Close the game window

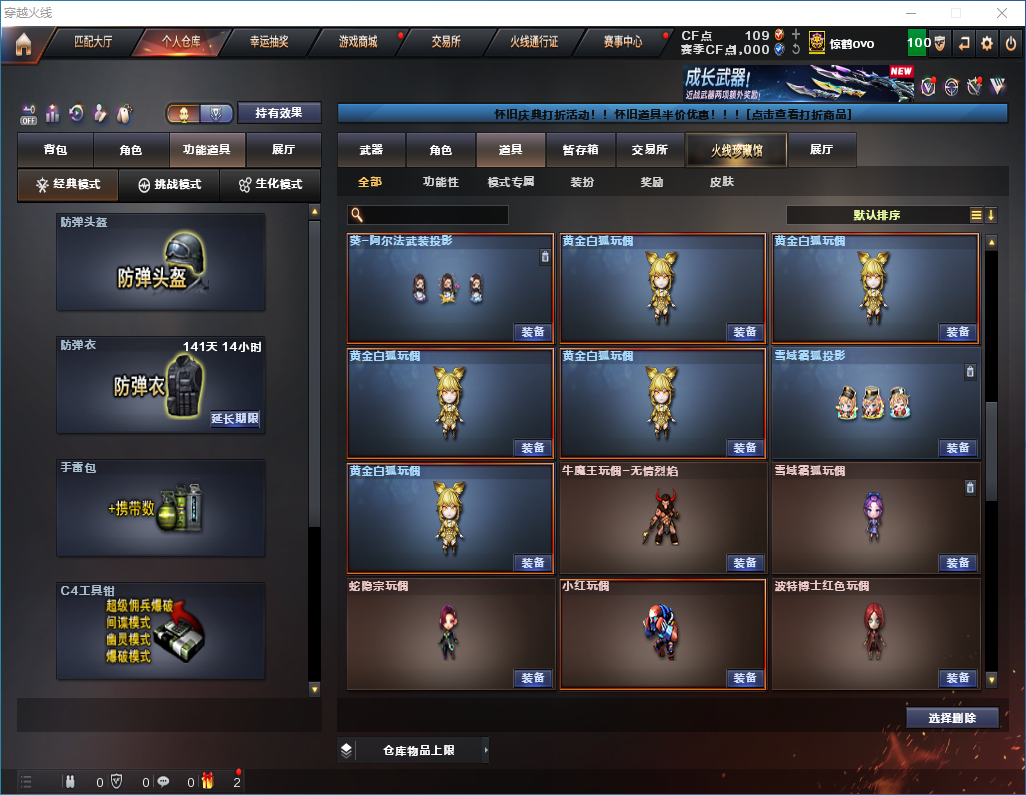(1002, 13)
